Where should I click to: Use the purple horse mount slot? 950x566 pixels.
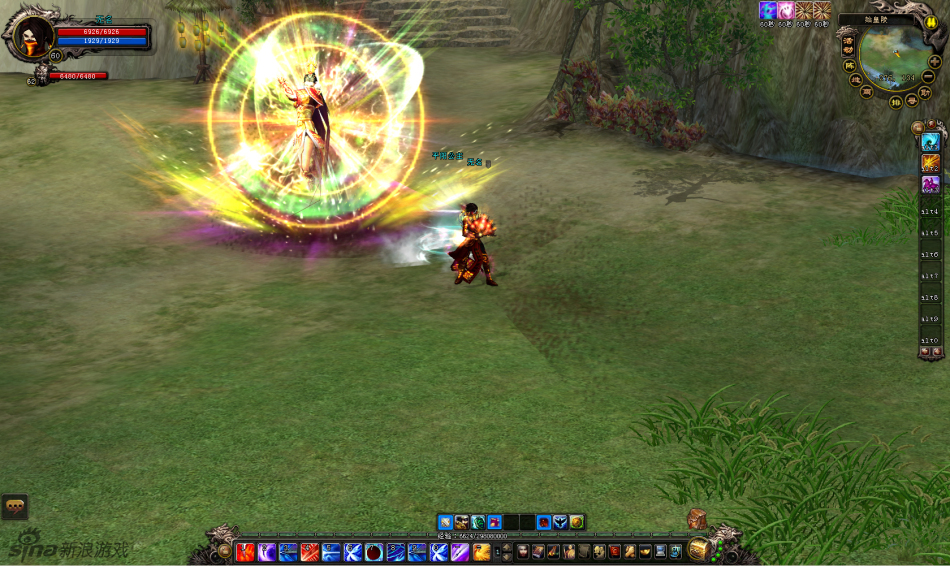point(930,185)
